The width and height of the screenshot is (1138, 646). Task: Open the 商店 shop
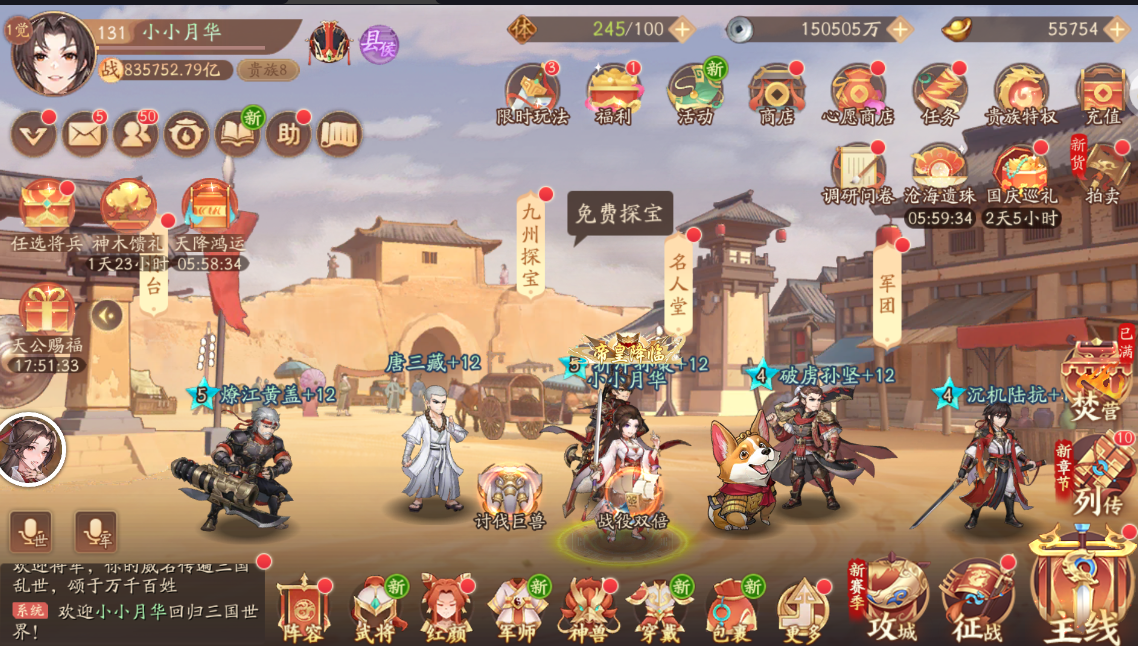pyautogui.click(x=776, y=94)
